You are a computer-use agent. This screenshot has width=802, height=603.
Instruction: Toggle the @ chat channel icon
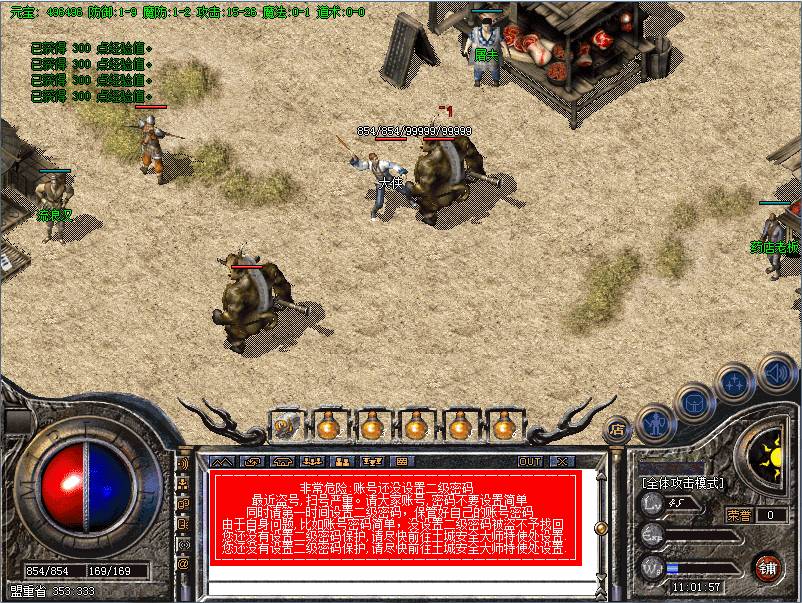point(183,564)
